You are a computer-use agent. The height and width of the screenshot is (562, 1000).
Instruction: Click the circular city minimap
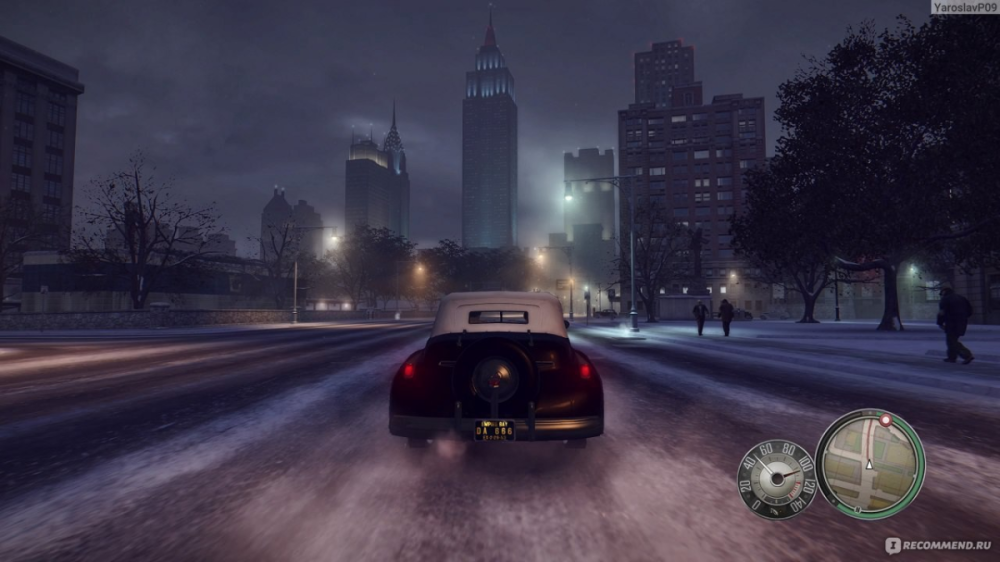(x=869, y=463)
